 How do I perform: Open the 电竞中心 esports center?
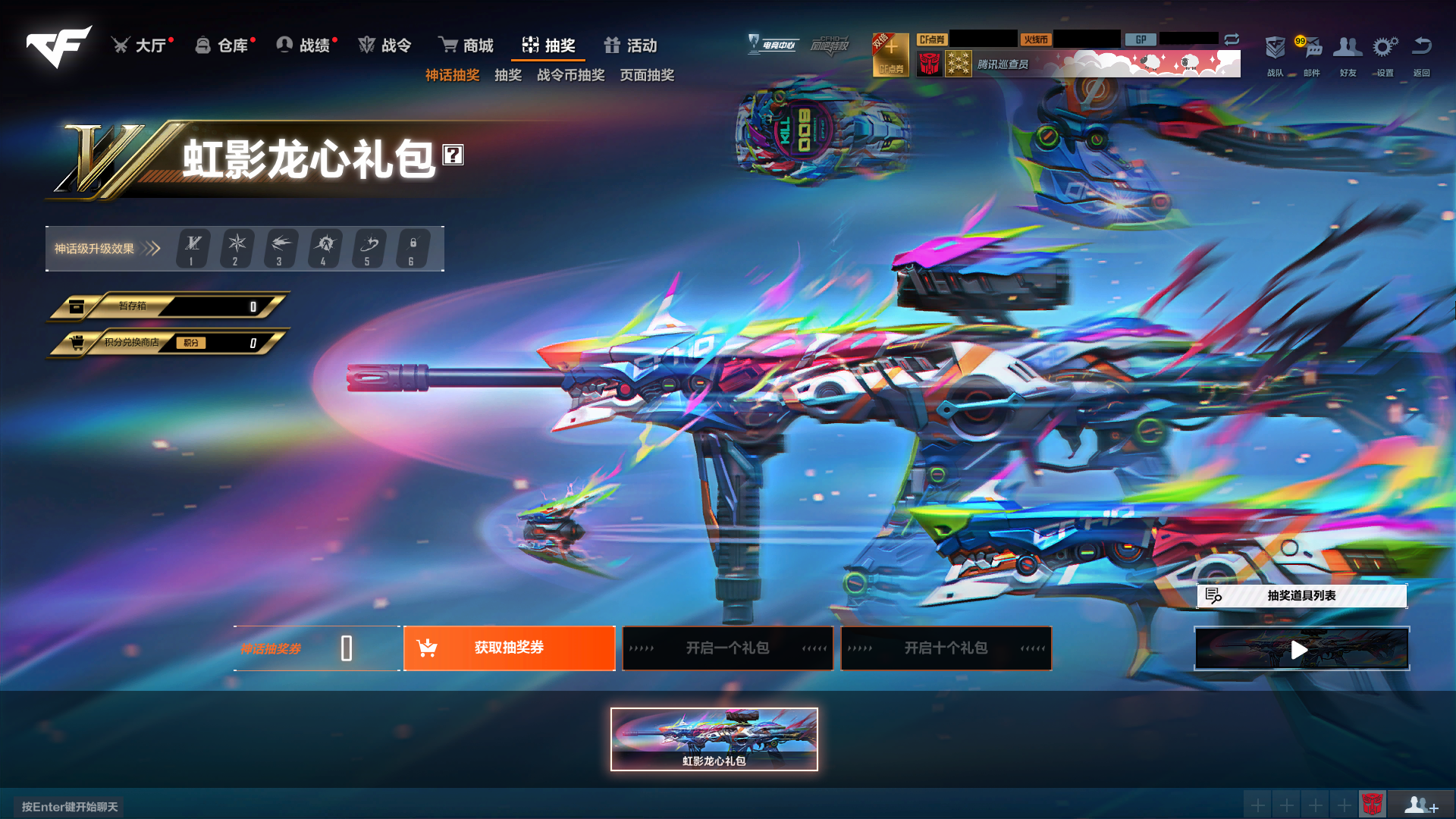(773, 45)
